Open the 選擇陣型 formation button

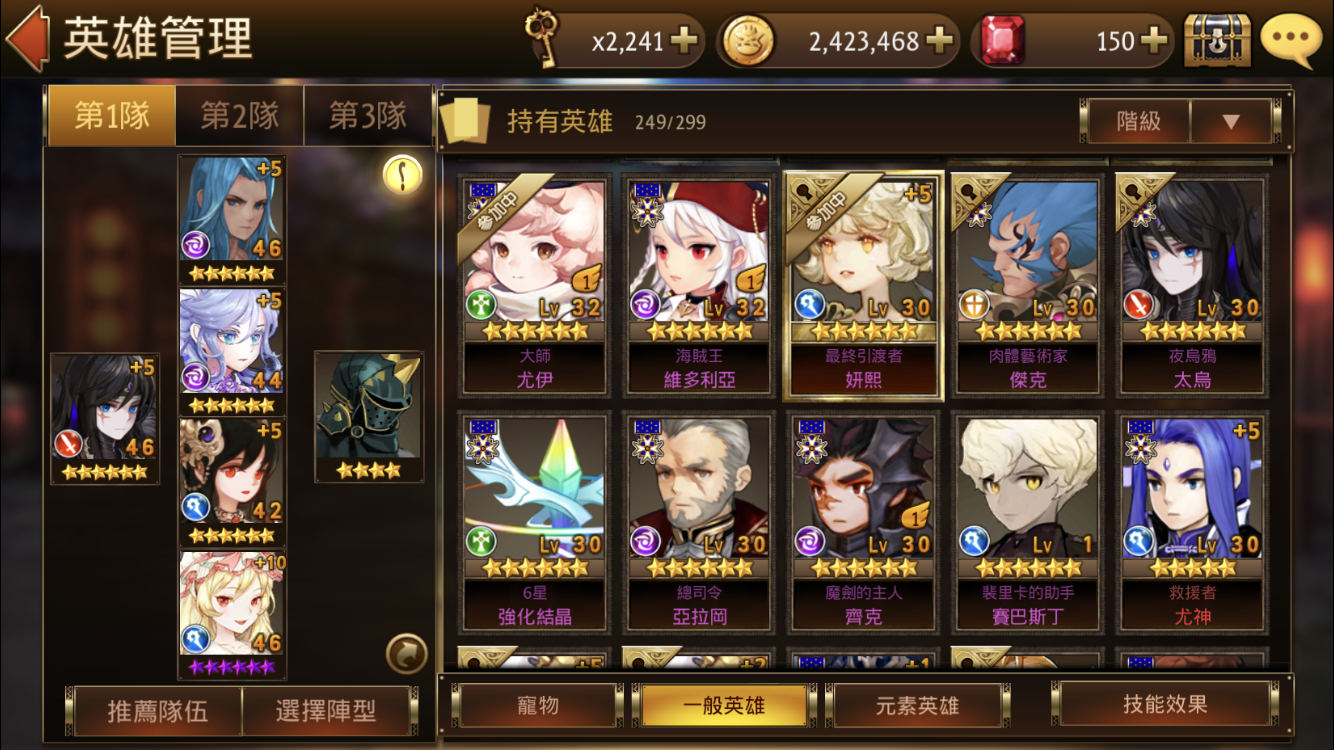(326, 711)
